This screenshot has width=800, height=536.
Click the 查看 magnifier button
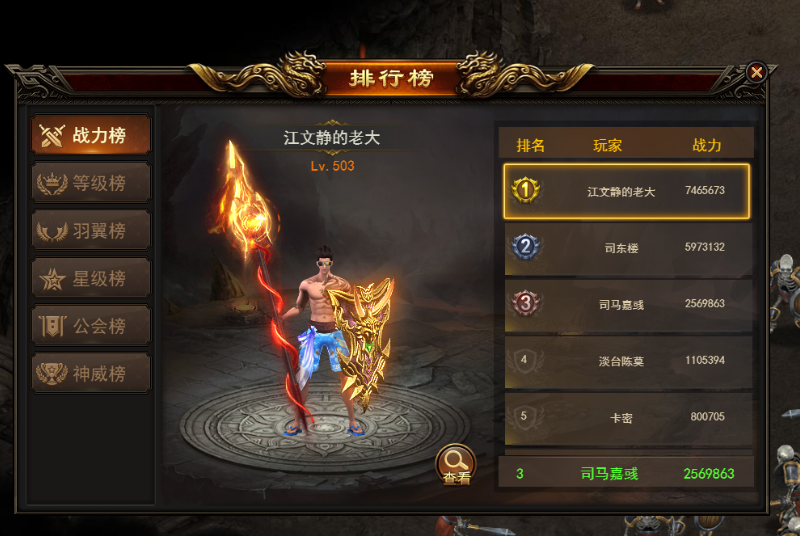456,464
